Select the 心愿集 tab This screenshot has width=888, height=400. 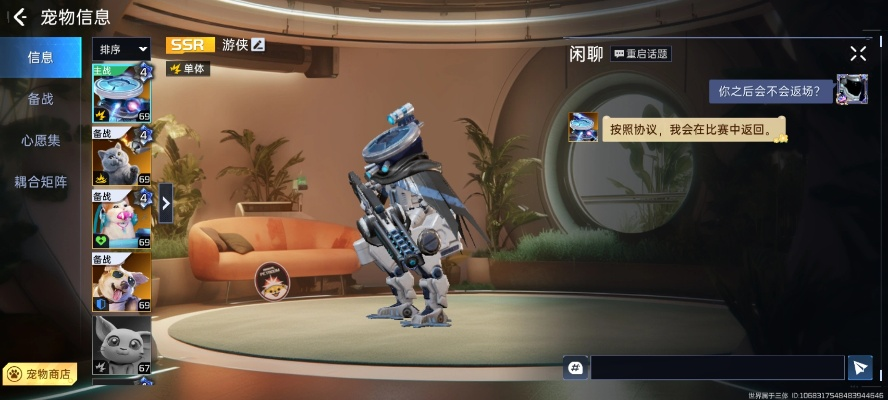point(40,140)
